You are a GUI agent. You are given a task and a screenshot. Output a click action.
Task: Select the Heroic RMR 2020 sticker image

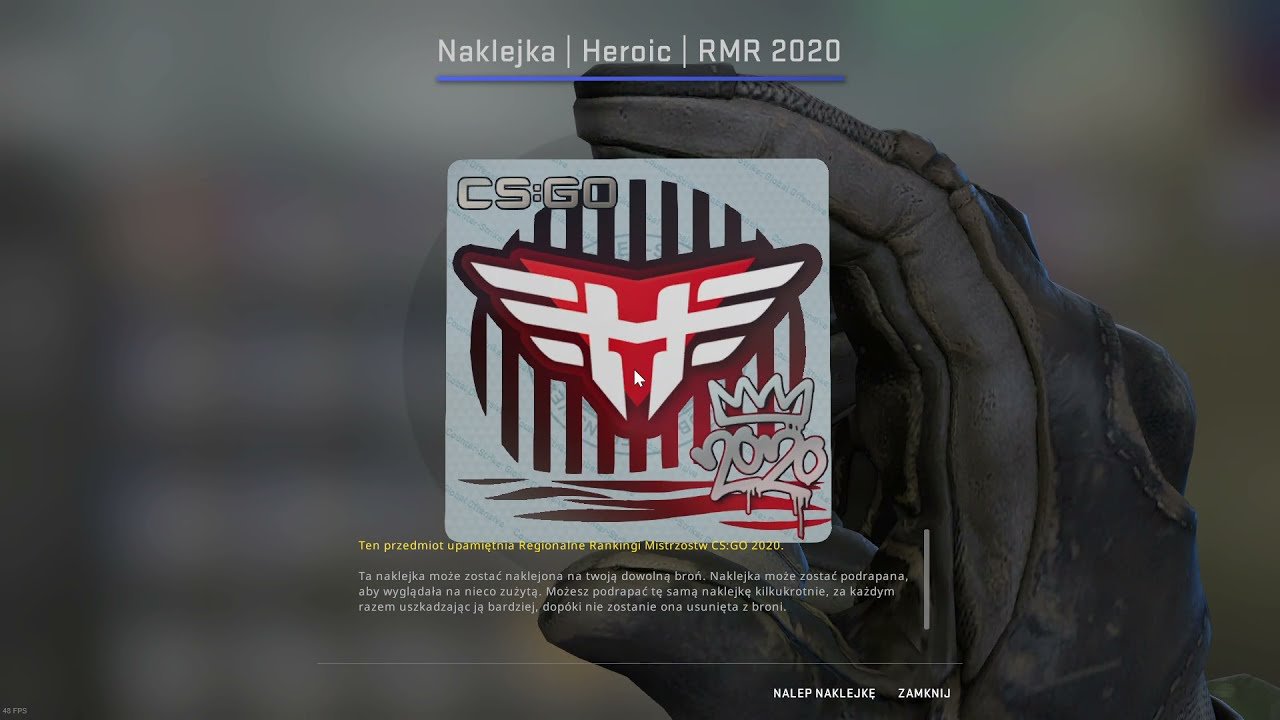pos(637,350)
